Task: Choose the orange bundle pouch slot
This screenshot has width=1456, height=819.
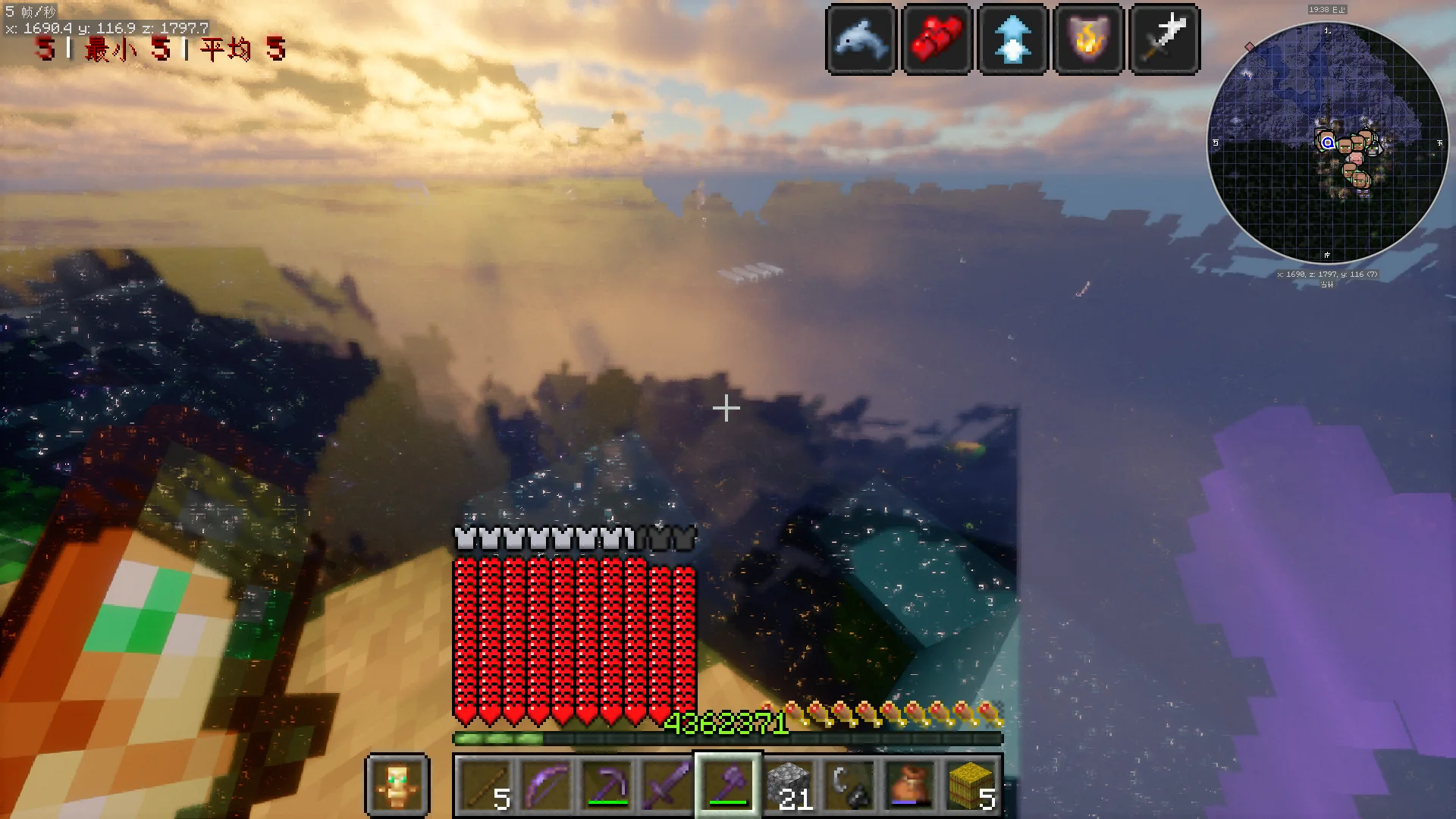Action: click(910, 785)
